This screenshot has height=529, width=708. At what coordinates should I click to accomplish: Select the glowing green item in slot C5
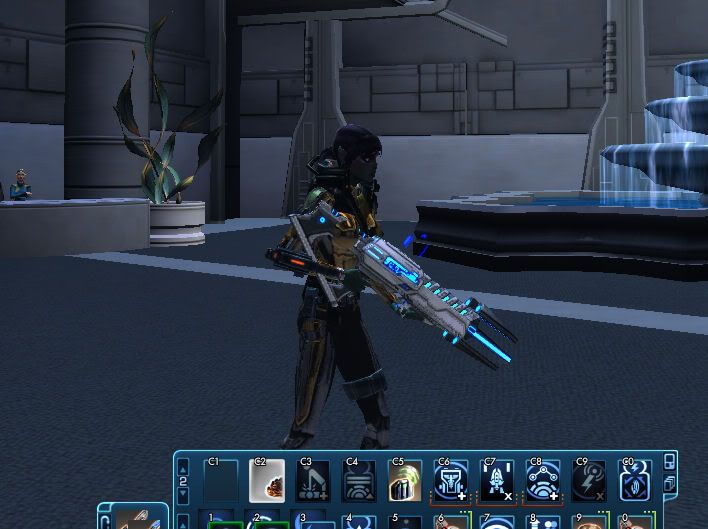tap(405, 481)
